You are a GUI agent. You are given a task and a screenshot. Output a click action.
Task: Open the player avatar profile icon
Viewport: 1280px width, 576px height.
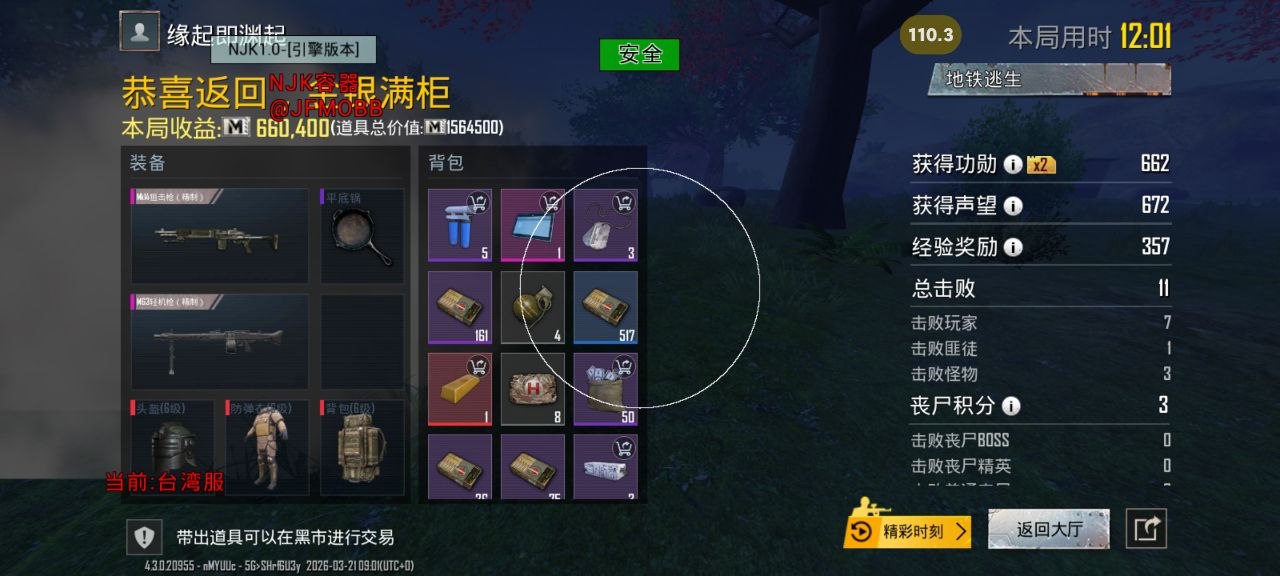coord(140,31)
